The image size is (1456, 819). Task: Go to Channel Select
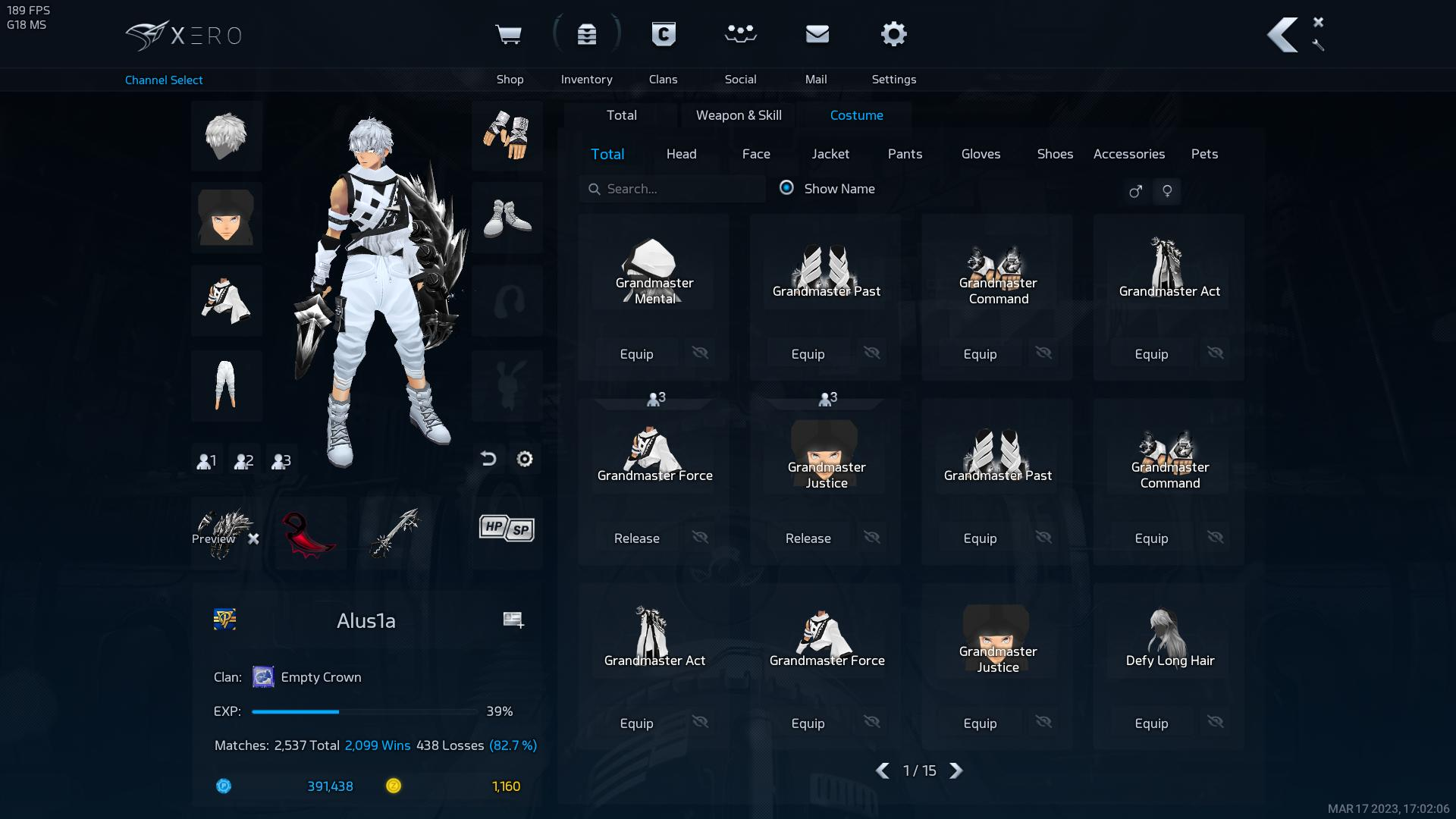tap(164, 80)
